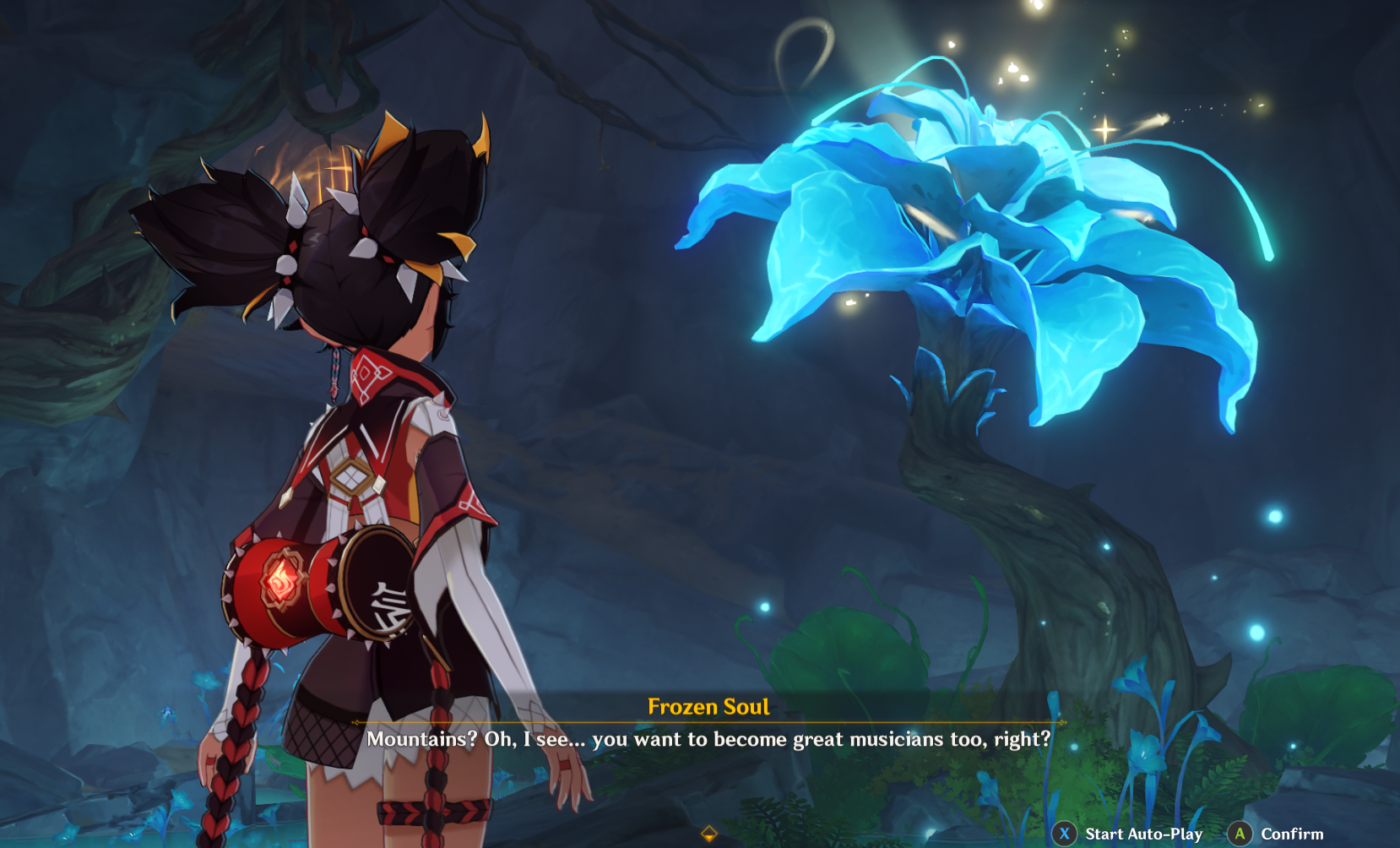Click the yellow dialogue continue diamond
The height and width of the screenshot is (848, 1400).
coord(709,834)
